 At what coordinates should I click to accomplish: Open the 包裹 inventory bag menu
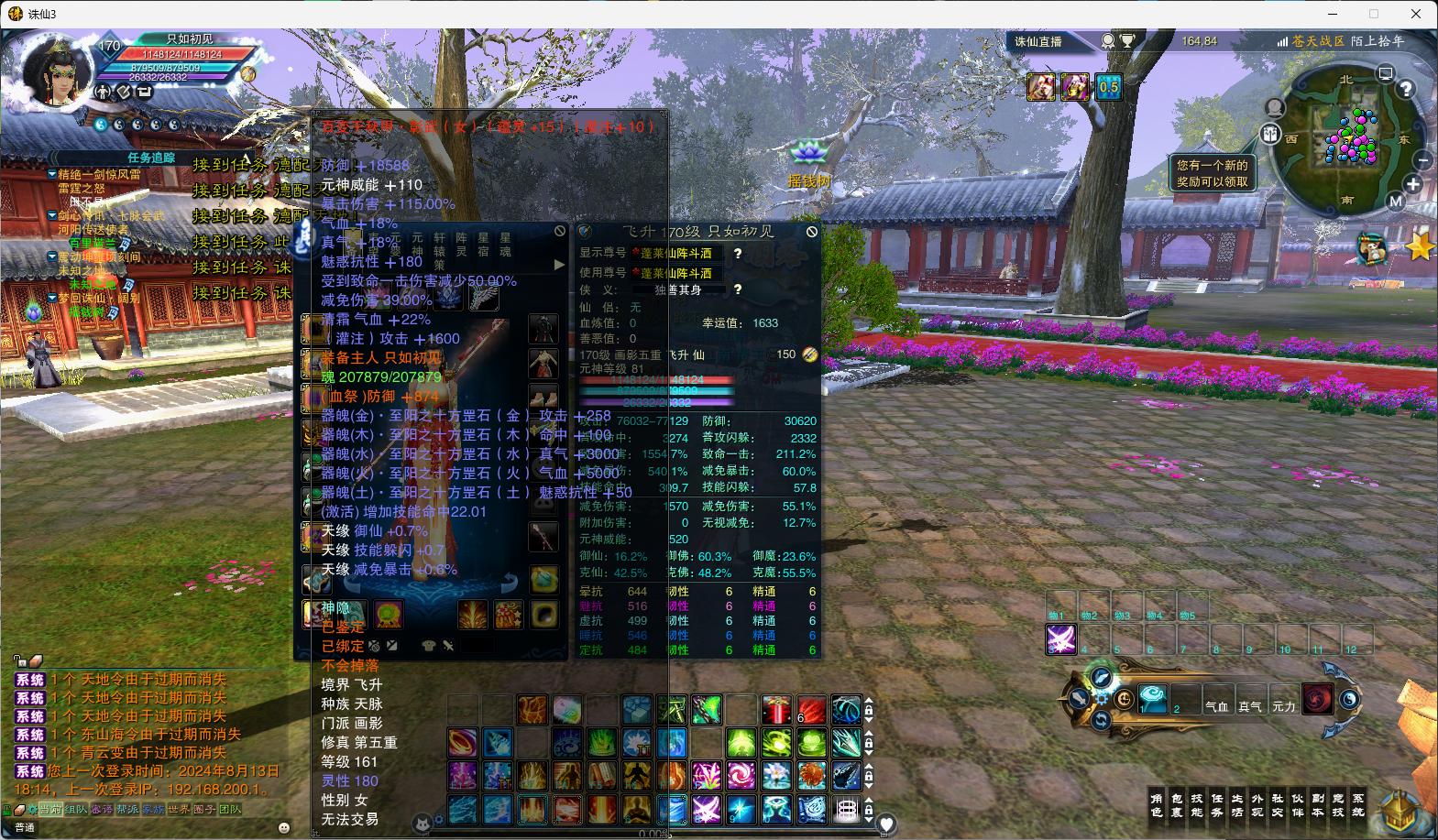tap(1177, 805)
